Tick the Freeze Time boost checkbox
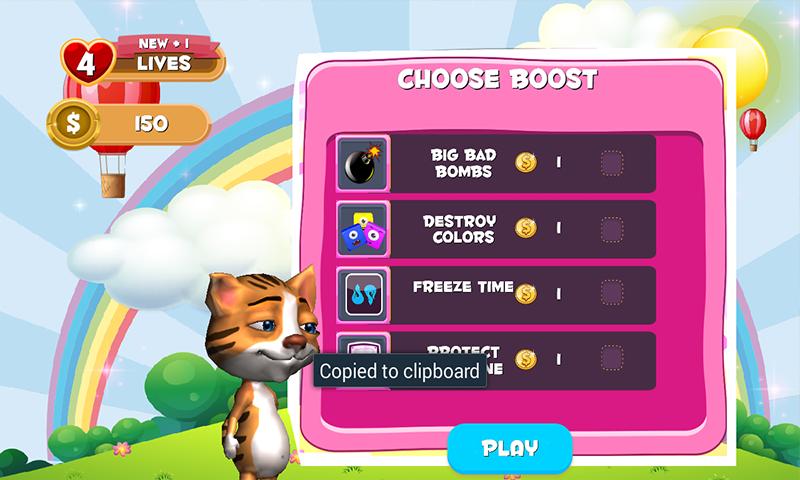Viewport: 800px width, 480px height. pos(611,294)
